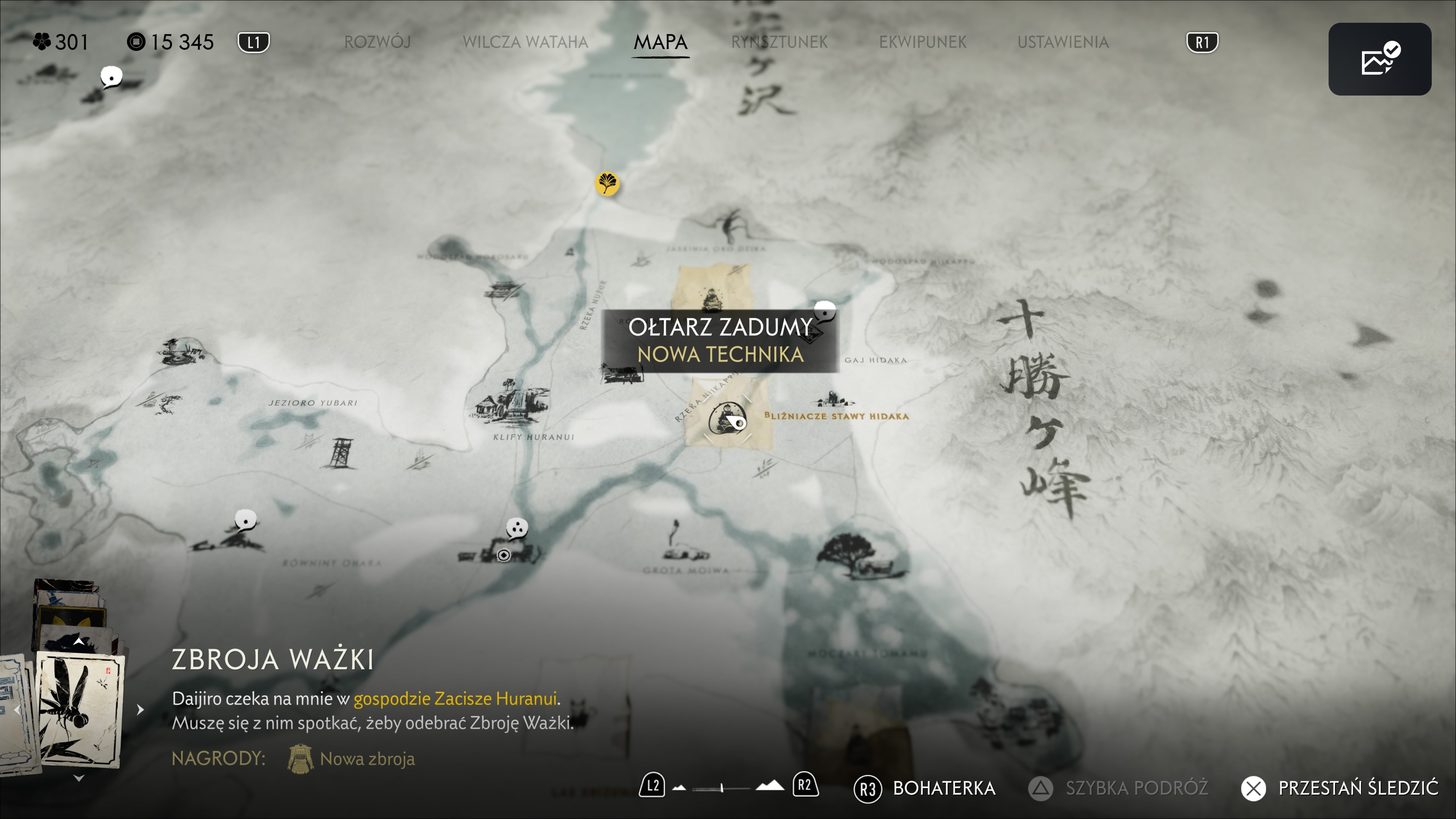Advance to the next quest card arrow
The image size is (1456, 819).
point(140,709)
